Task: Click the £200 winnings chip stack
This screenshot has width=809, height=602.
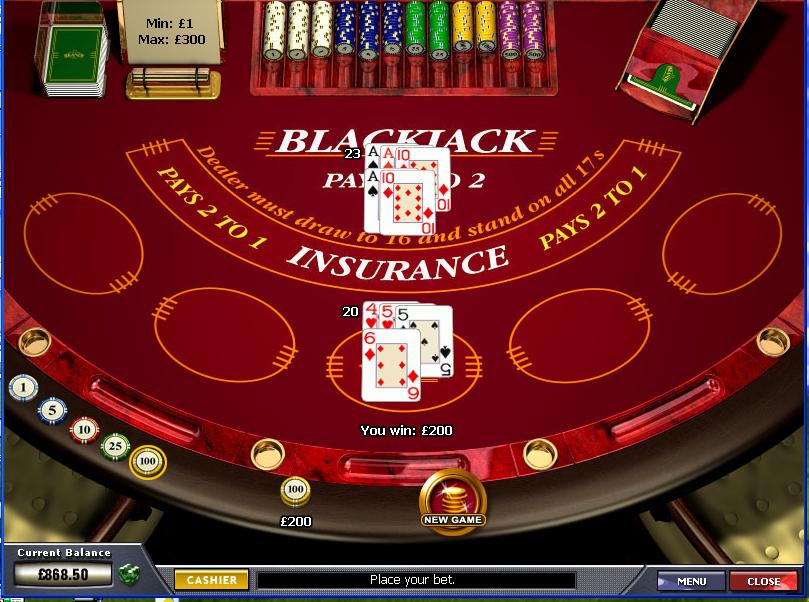Action: point(295,490)
